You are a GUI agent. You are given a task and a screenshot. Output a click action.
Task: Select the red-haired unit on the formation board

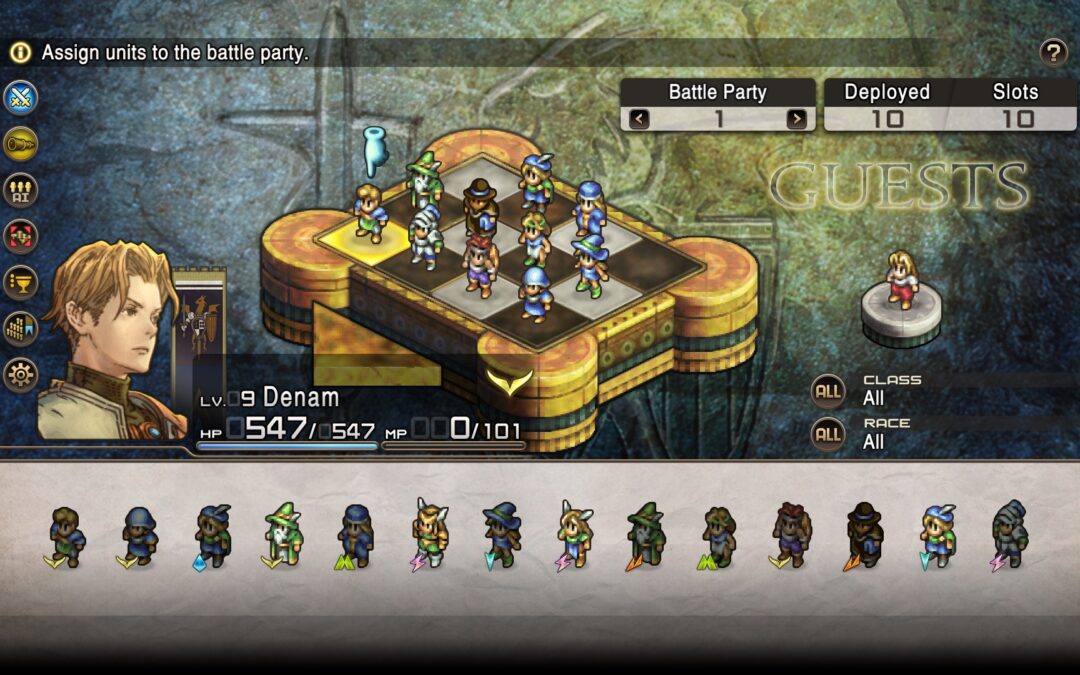(x=480, y=265)
